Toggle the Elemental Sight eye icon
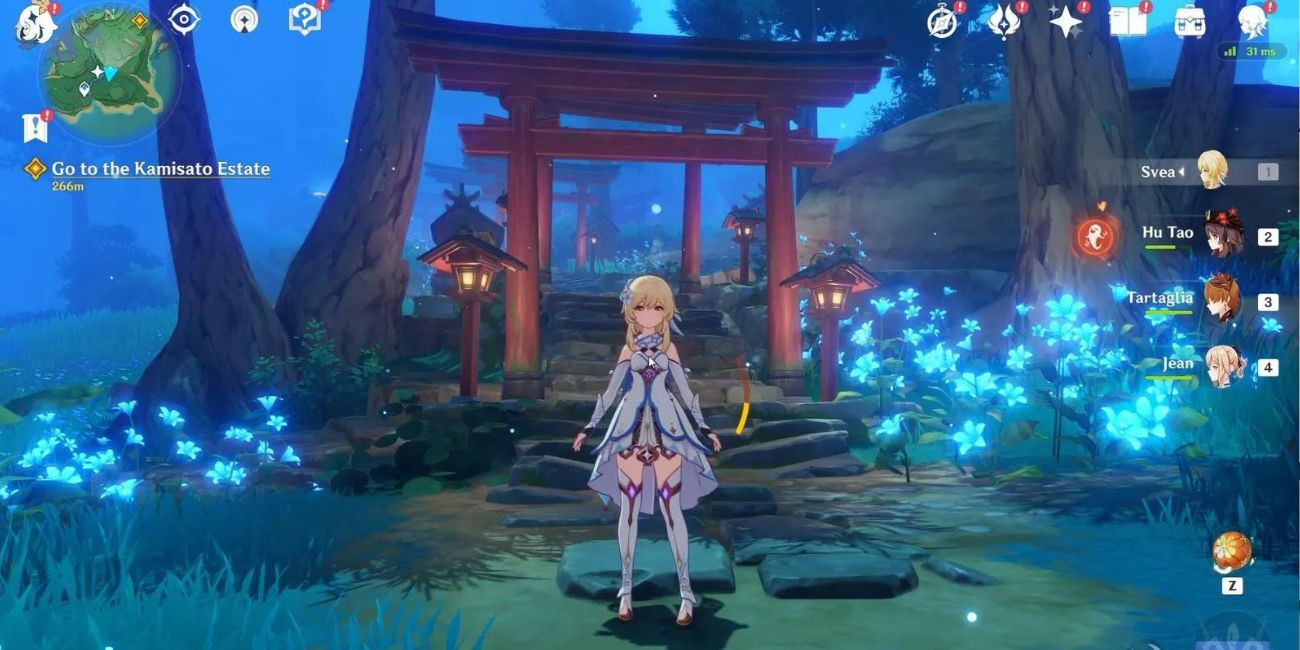1300x650 pixels. coord(184,19)
